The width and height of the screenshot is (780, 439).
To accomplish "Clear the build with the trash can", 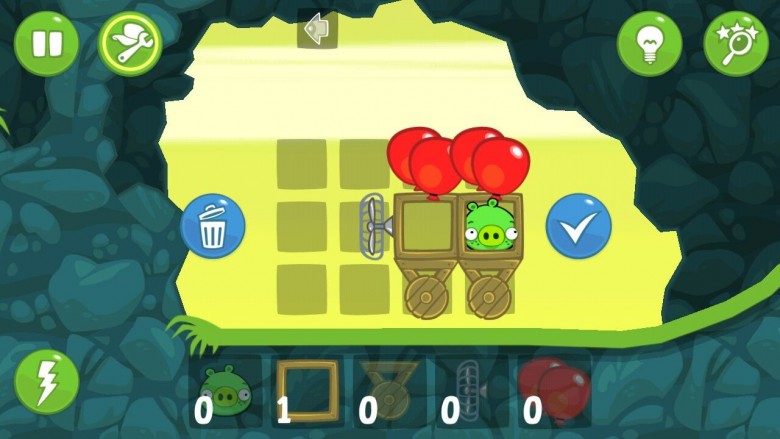I will click(213, 227).
